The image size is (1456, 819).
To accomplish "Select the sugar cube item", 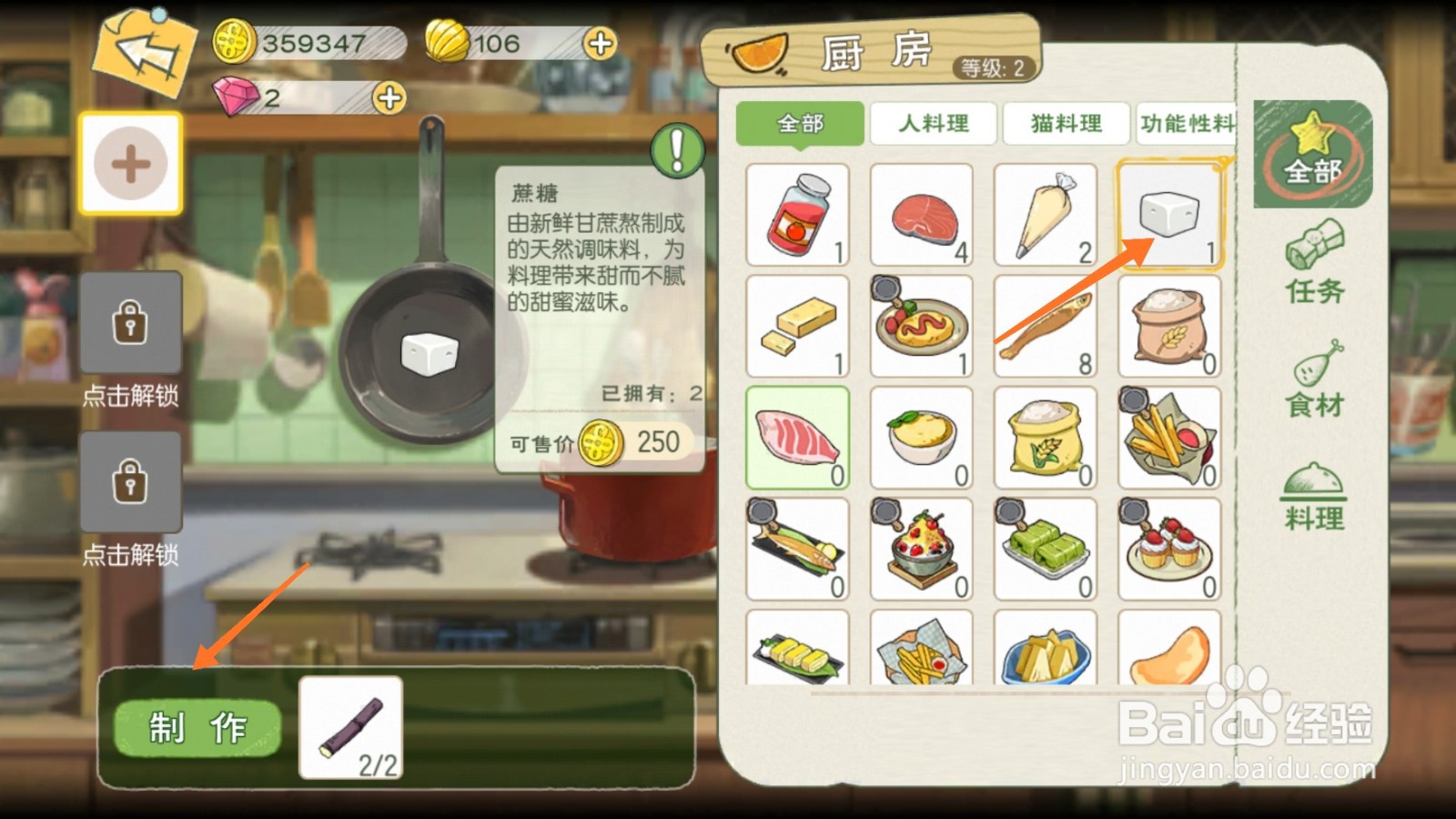I will coord(1169,214).
